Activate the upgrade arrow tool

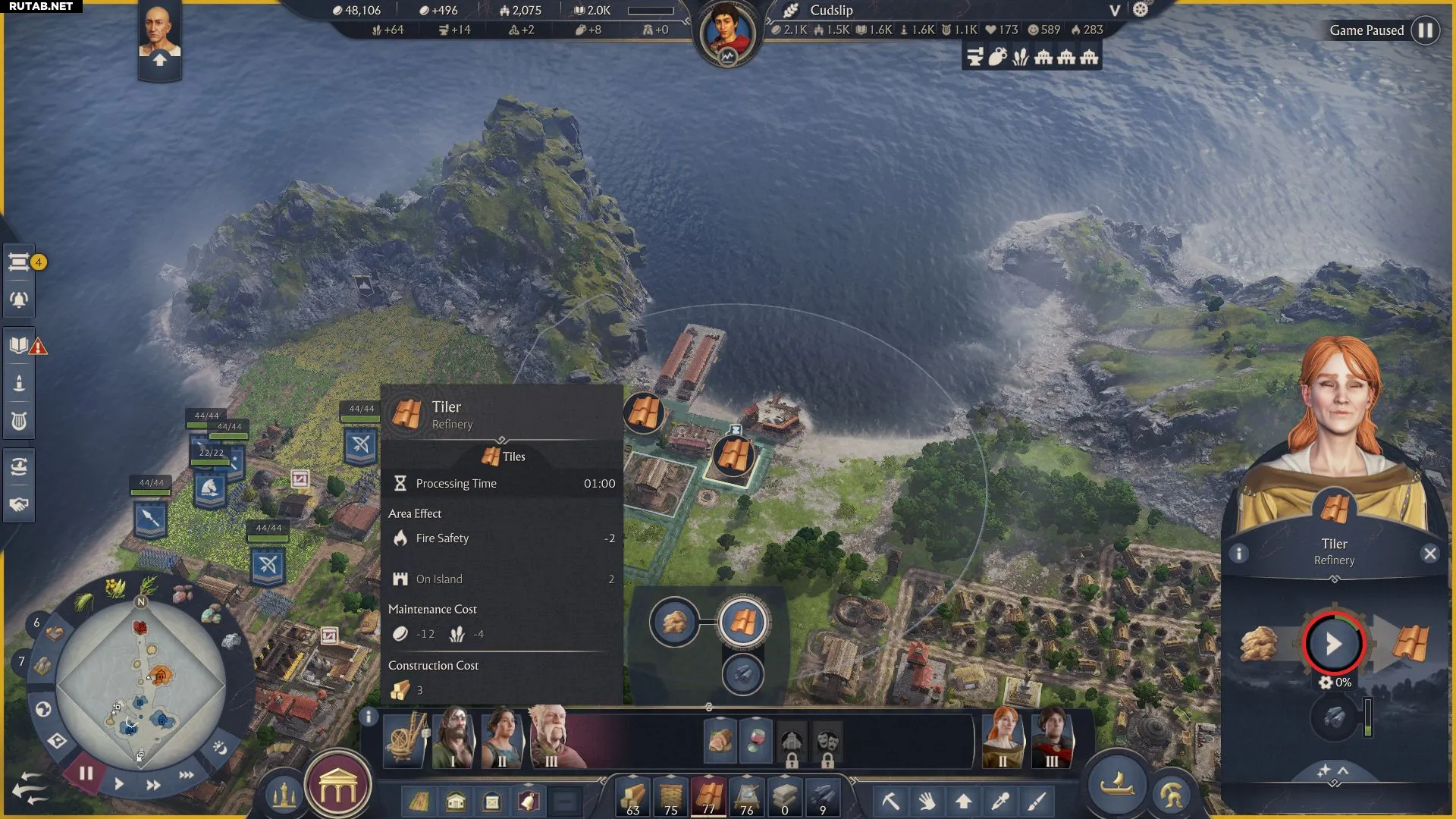click(x=964, y=801)
